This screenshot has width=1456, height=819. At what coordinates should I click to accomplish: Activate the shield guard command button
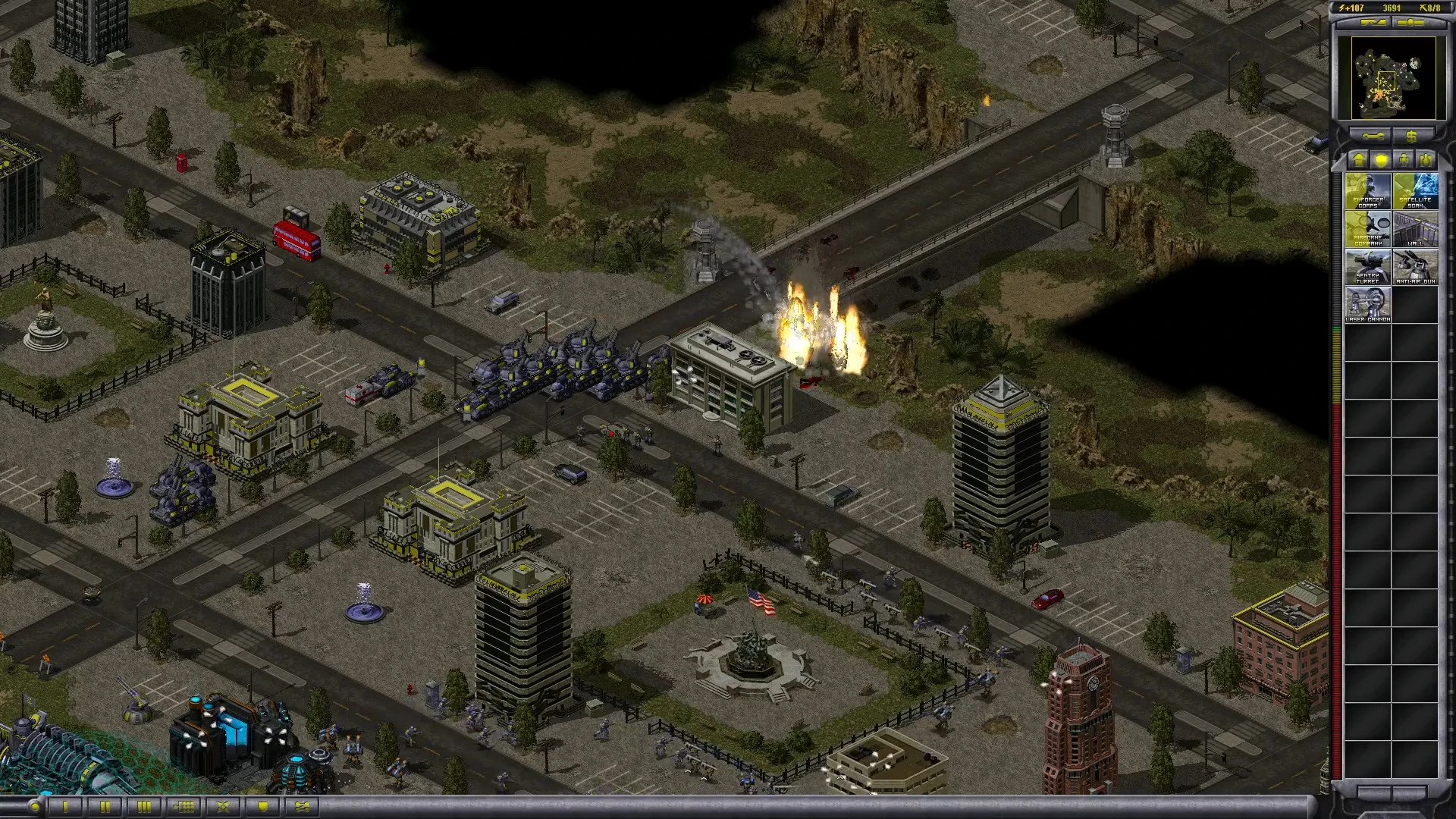262,806
